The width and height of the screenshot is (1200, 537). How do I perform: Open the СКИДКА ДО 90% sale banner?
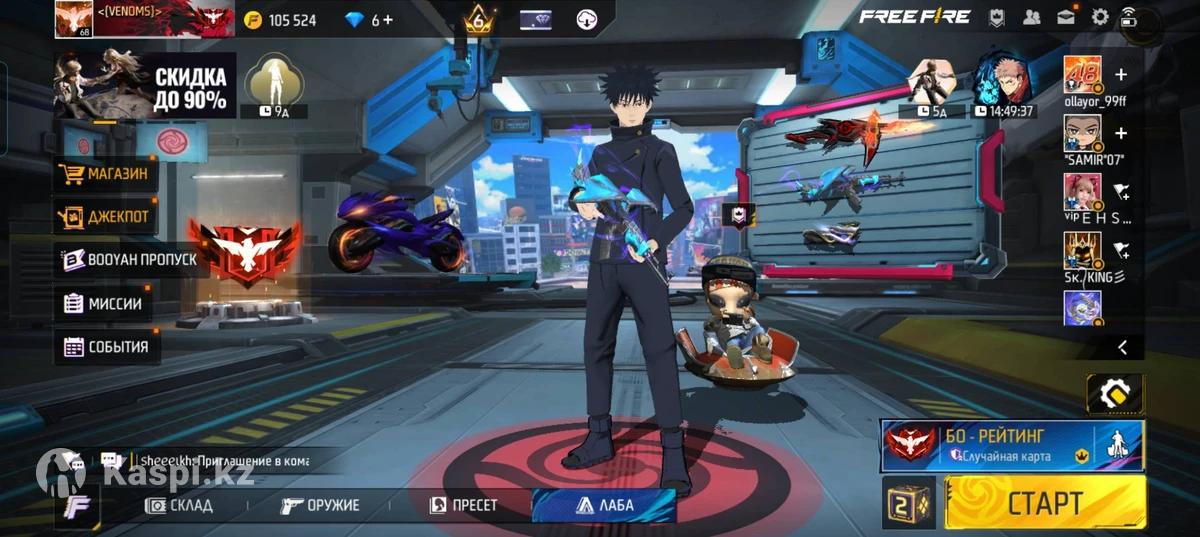(145, 87)
